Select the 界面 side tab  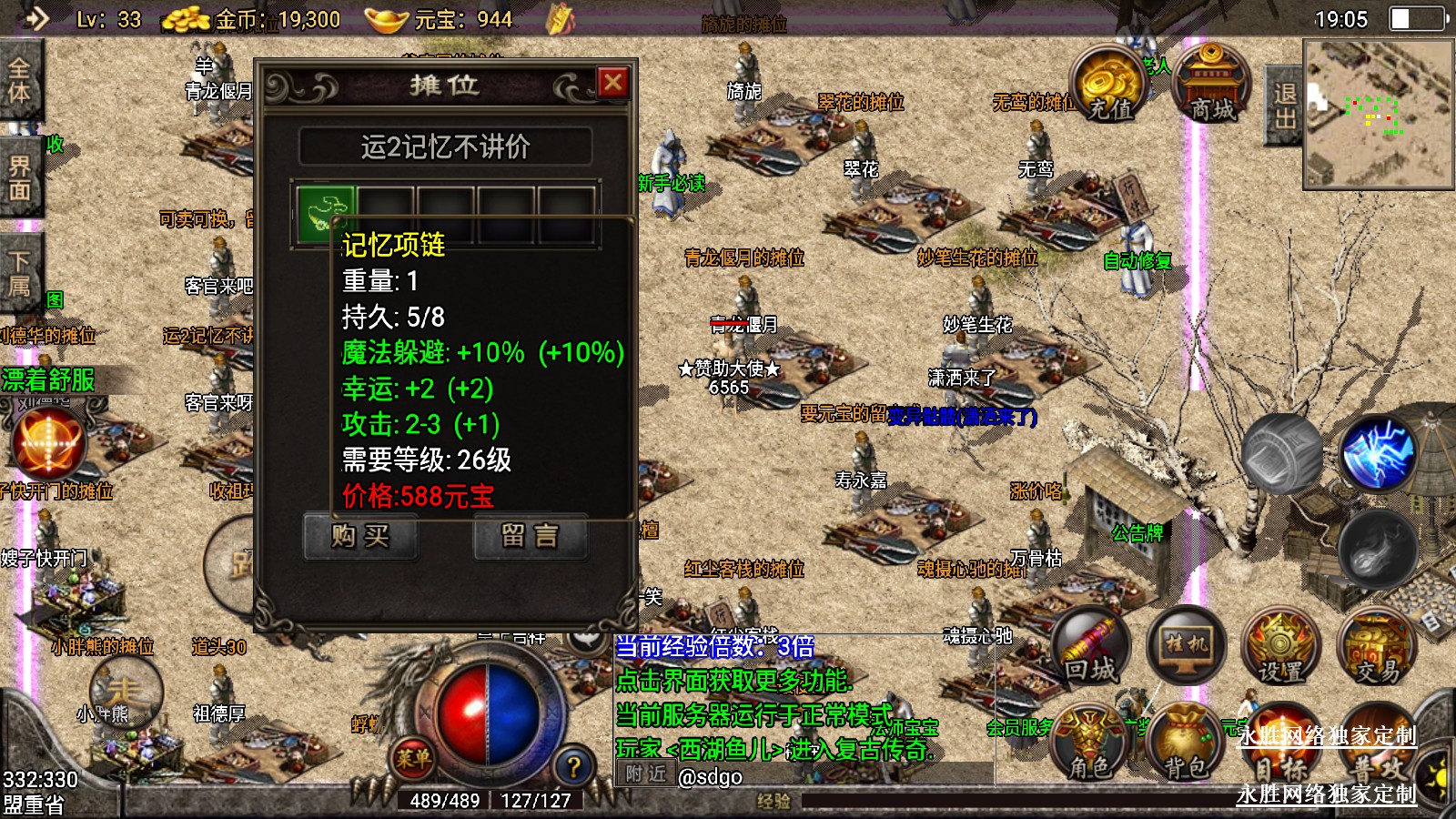pyautogui.click(x=19, y=178)
